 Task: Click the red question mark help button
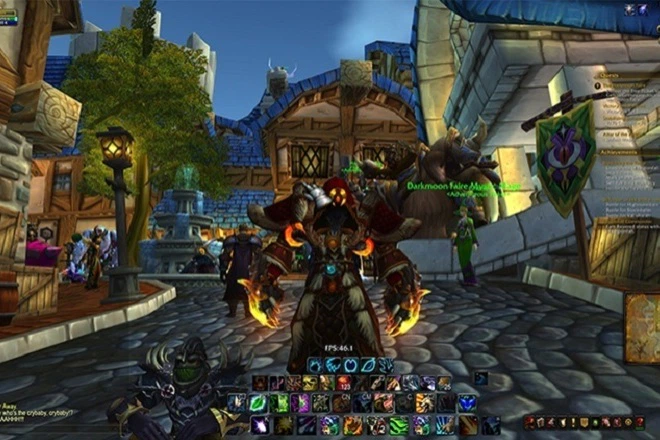(x=640, y=423)
